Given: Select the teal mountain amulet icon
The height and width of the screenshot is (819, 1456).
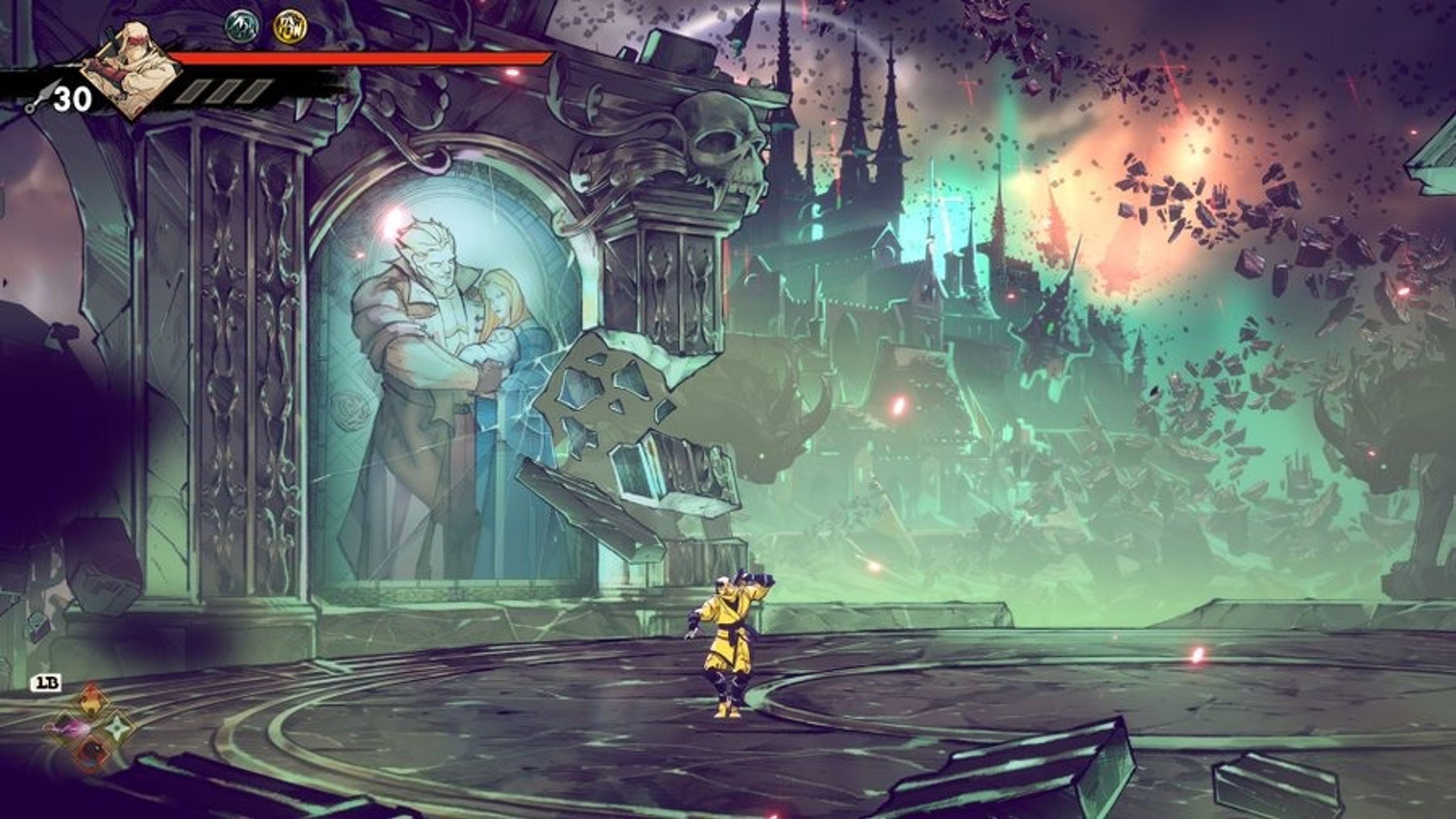Looking at the screenshot, I should click(243, 27).
